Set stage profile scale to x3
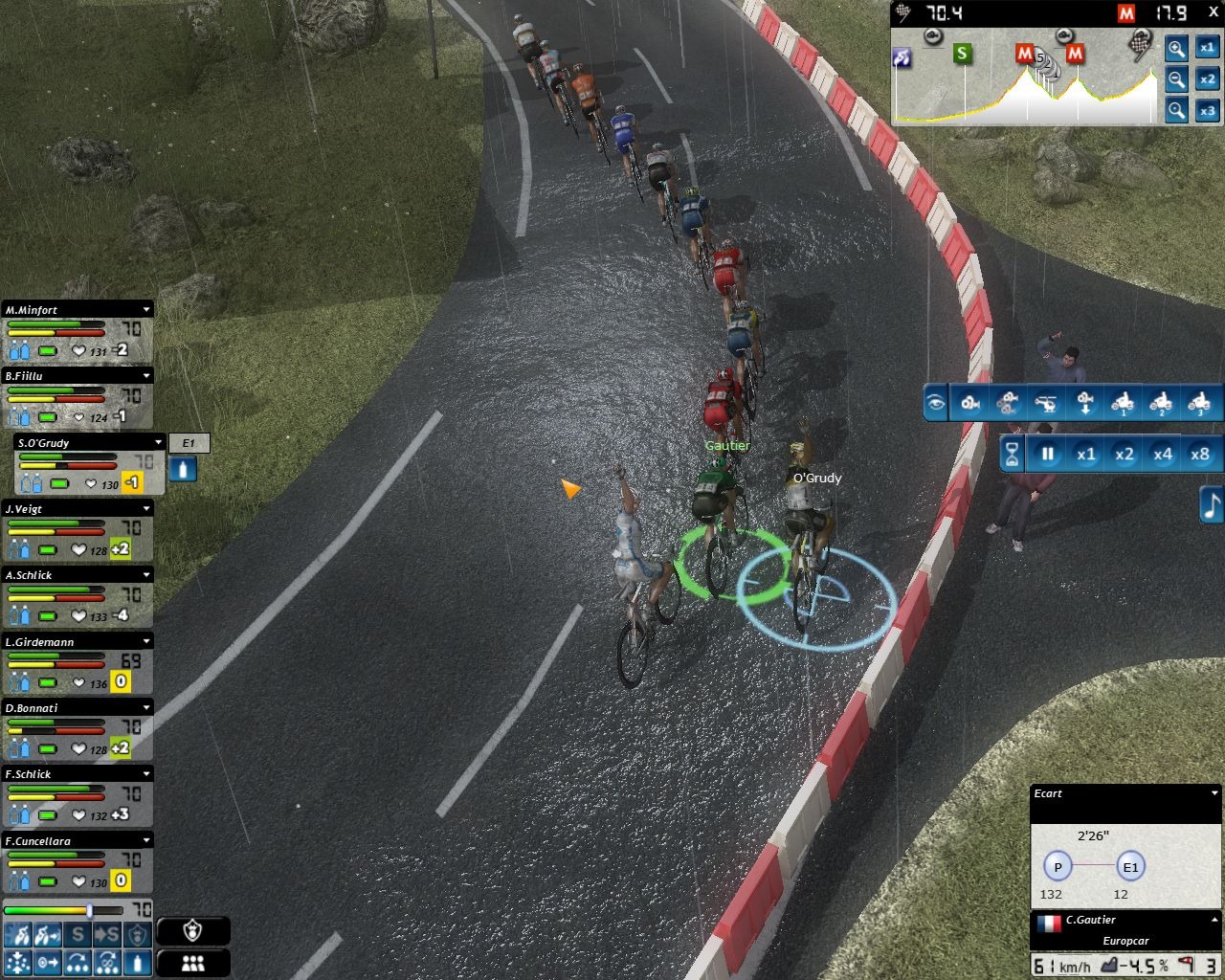The width and height of the screenshot is (1225, 980). (1208, 111)
